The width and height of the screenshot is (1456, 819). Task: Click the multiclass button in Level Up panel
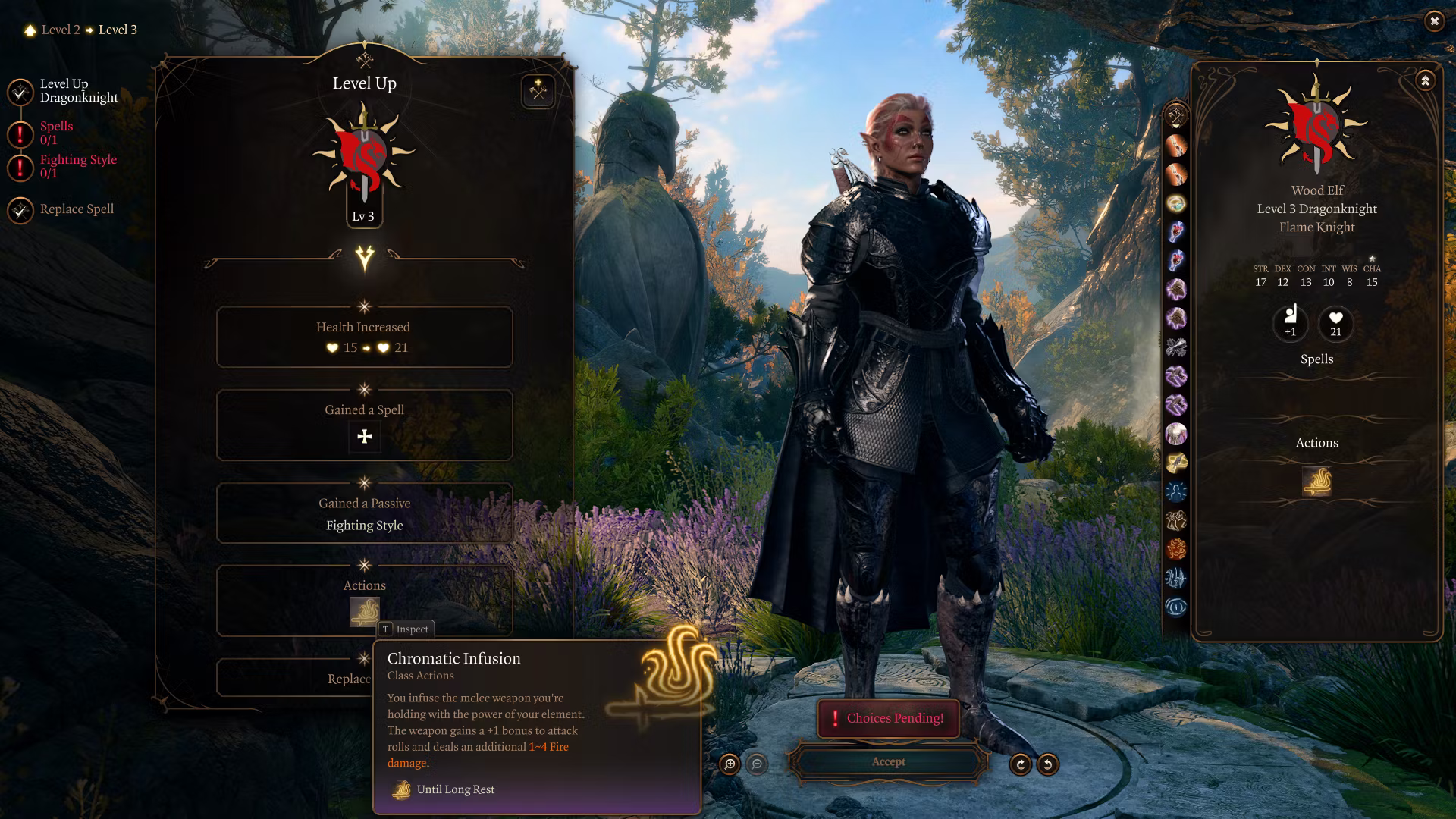pyautogui.click(x=538, y=92)
